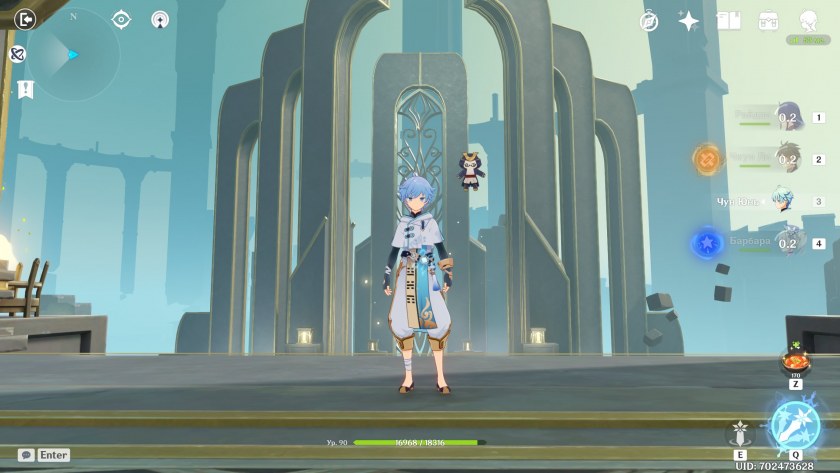Unleash the glowing ice blades elemental burst
This screenshot has height=473, width=840.
pos(796,425)
